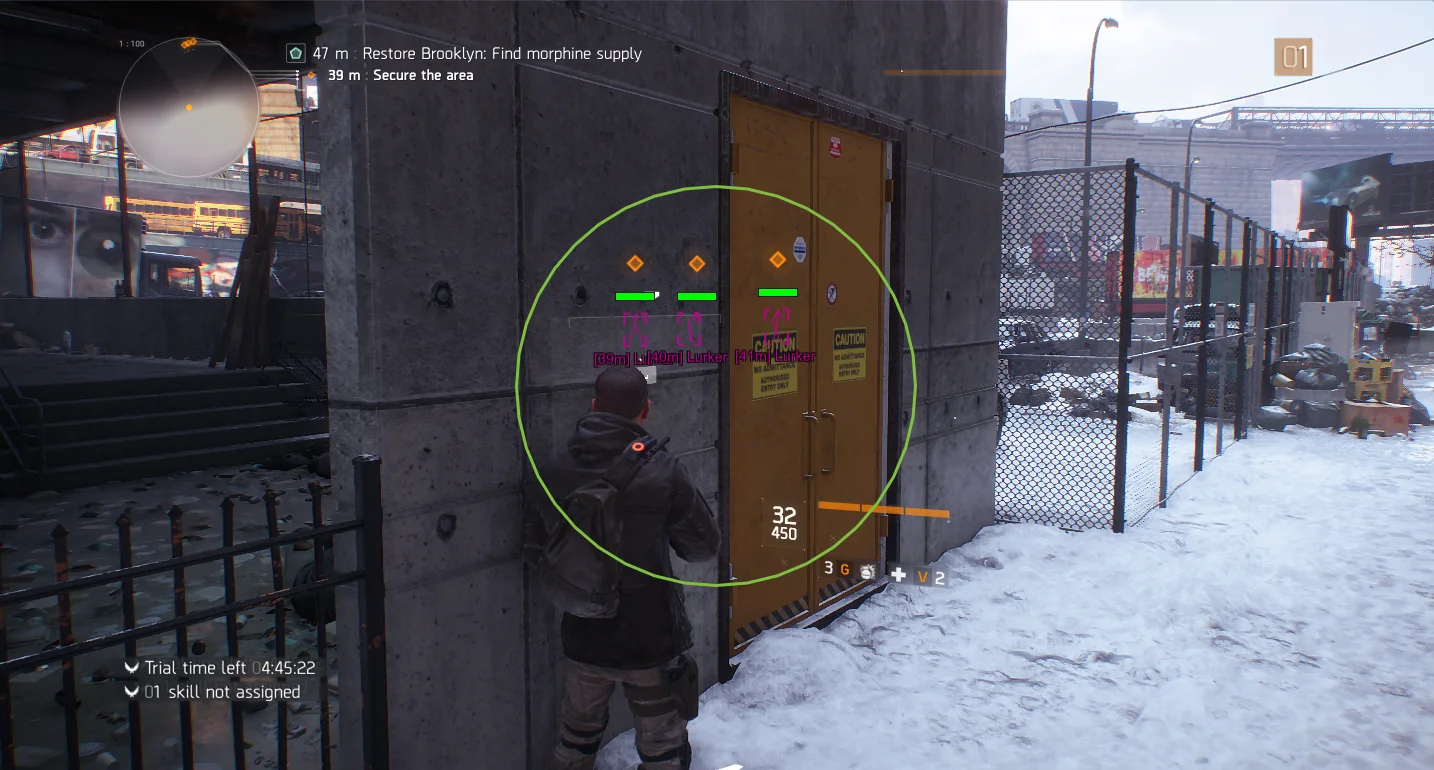Click the 01 level badge
1434x770 pixels.
coord(1293,57)
